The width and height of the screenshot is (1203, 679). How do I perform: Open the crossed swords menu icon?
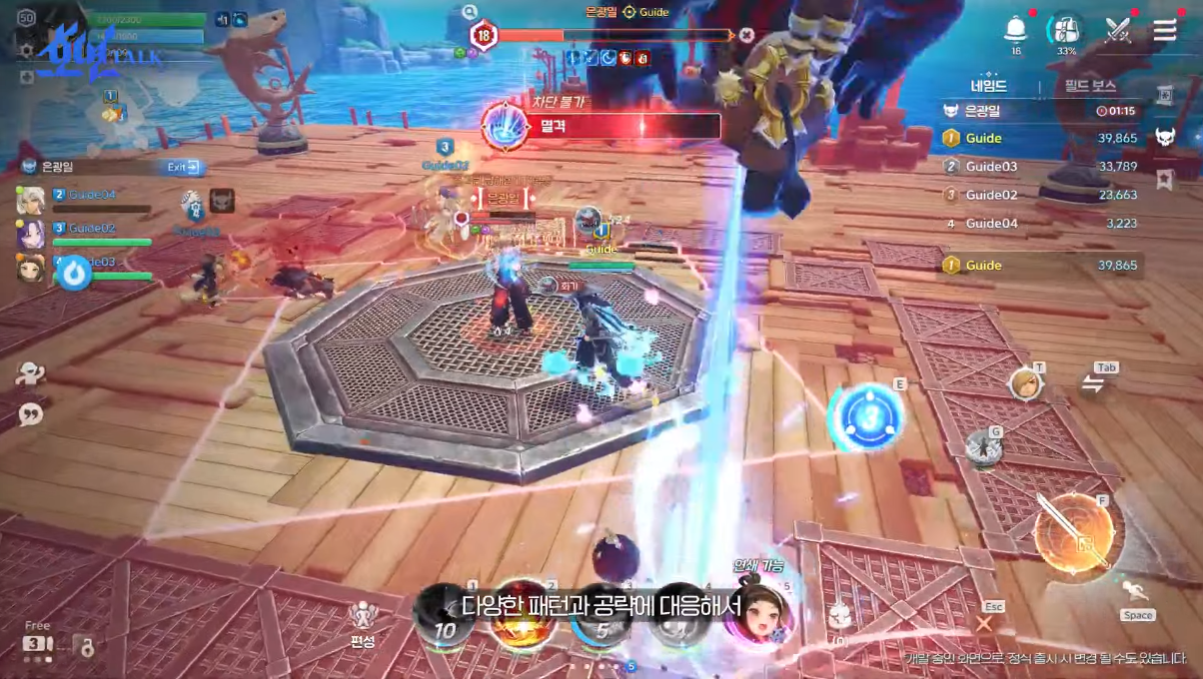1117,30
